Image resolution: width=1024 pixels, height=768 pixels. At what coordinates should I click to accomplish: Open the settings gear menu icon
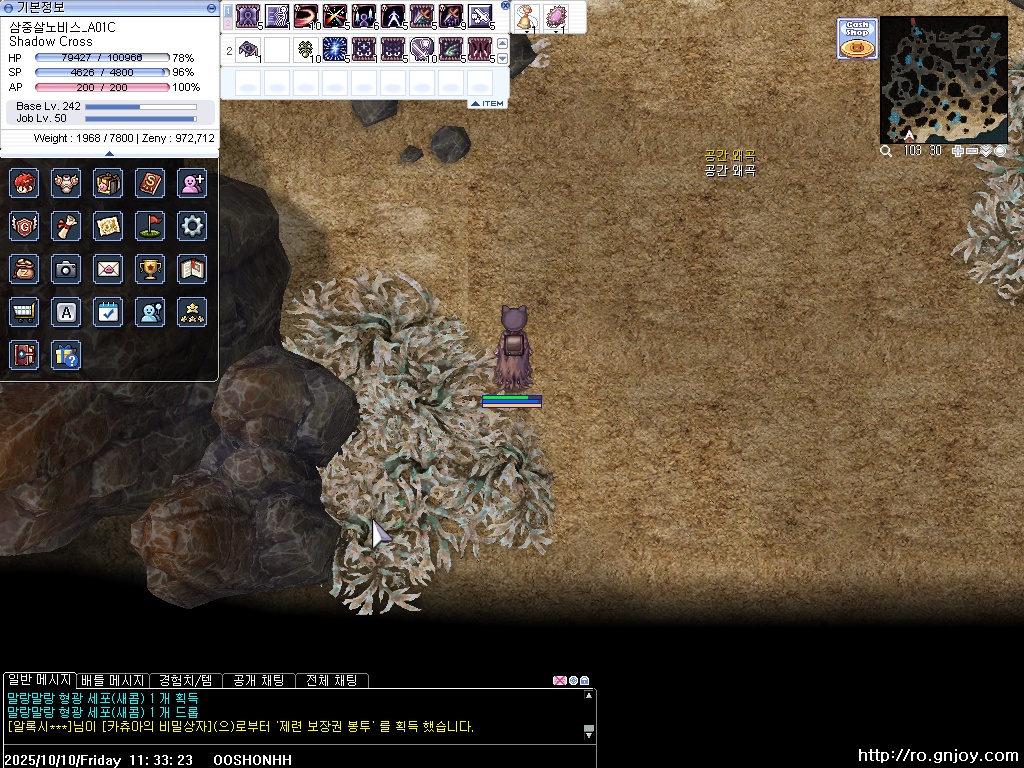click(x=192, y=226)
